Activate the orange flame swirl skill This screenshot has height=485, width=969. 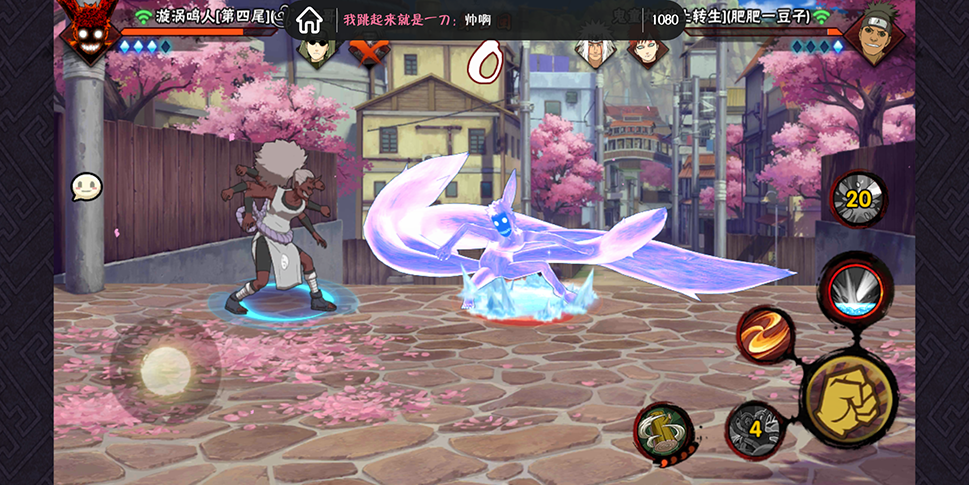765,334
